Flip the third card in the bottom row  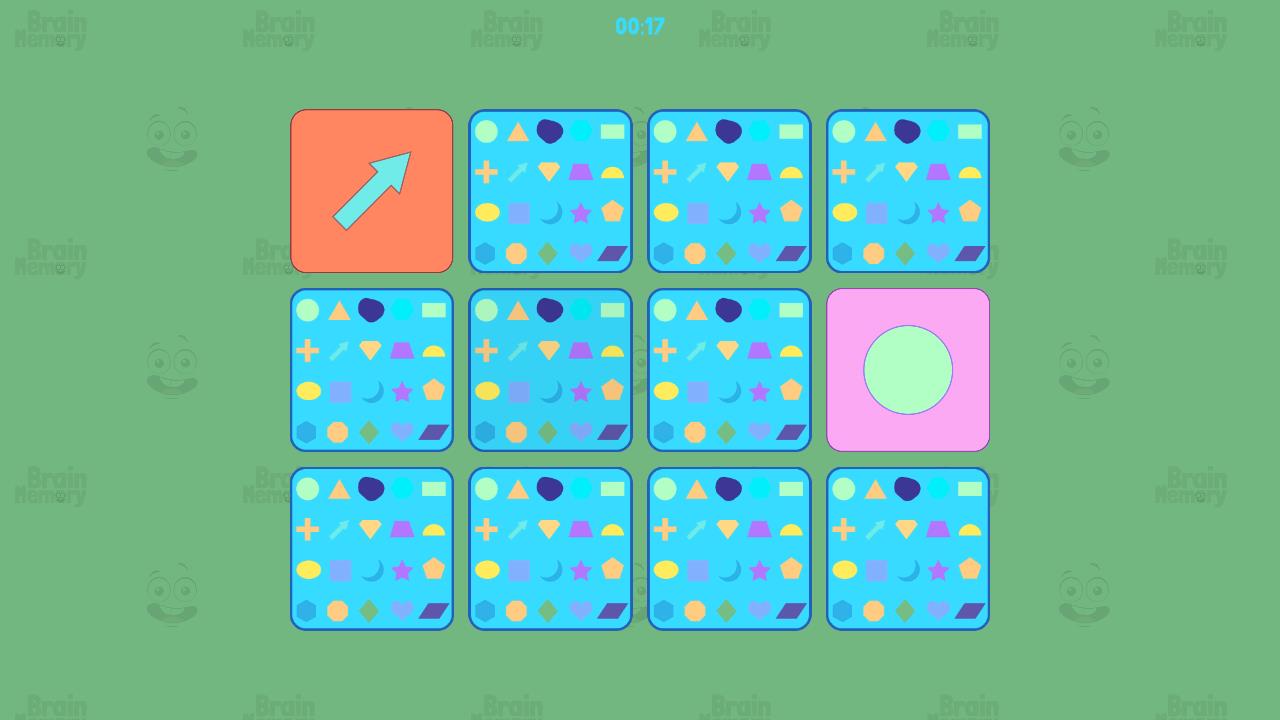[729, 548]
